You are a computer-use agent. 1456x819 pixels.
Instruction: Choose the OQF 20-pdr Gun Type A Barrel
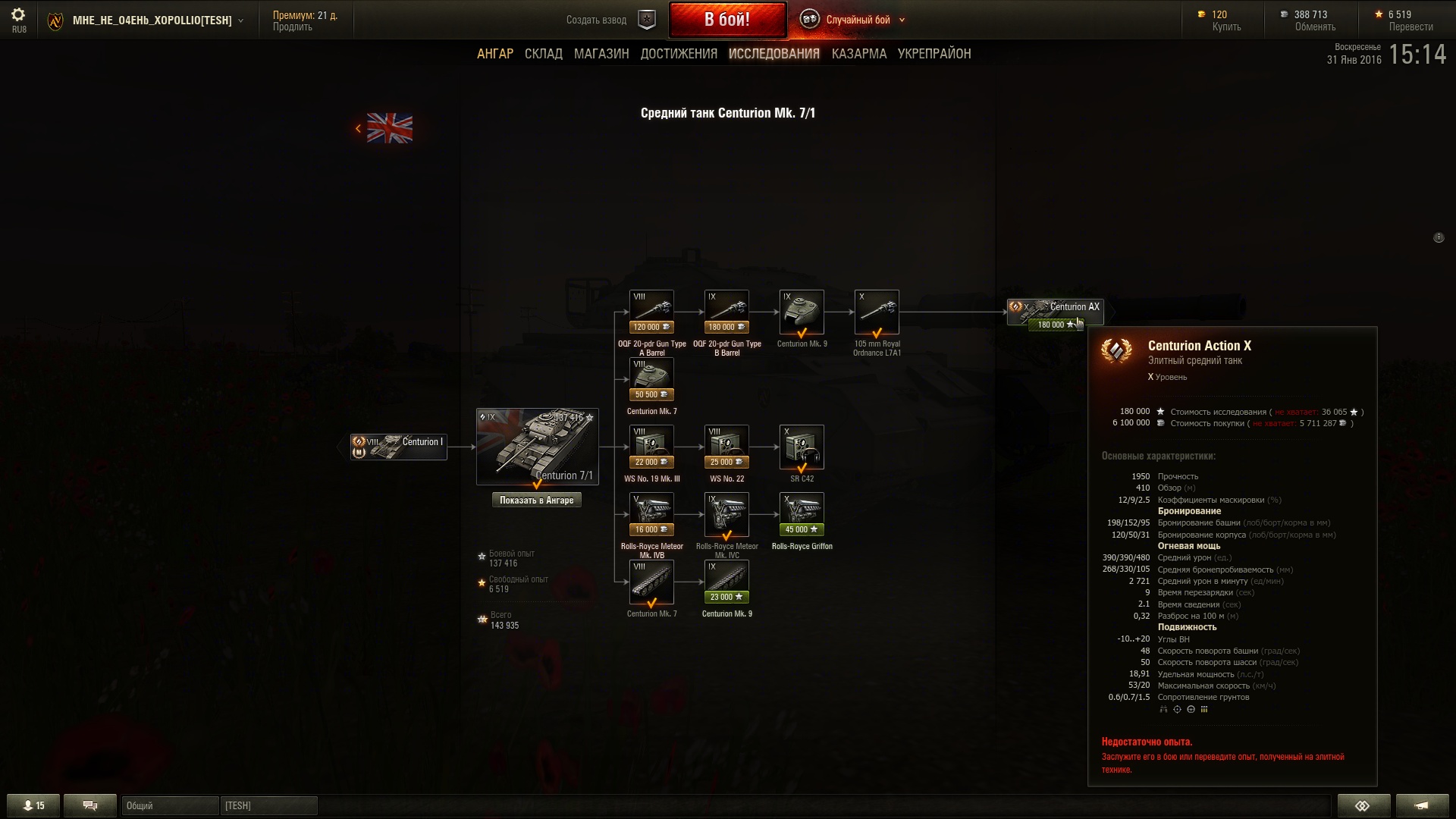651,312
